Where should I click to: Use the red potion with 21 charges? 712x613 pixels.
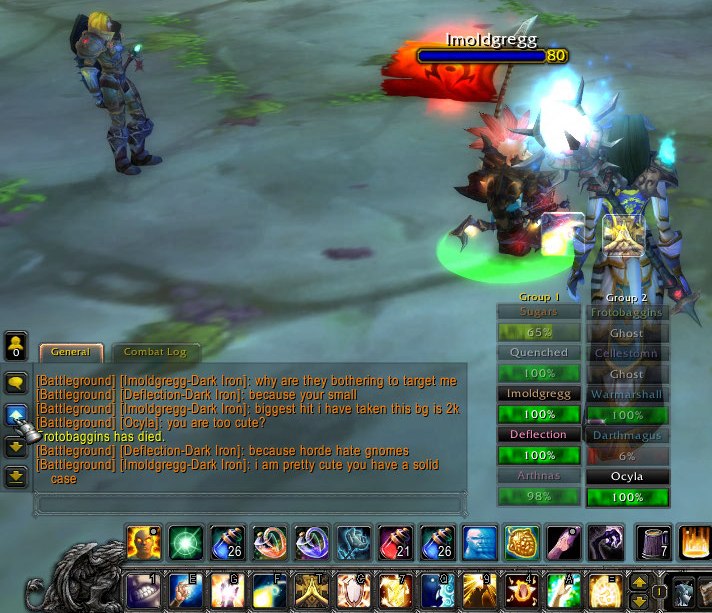click(397, 542)
